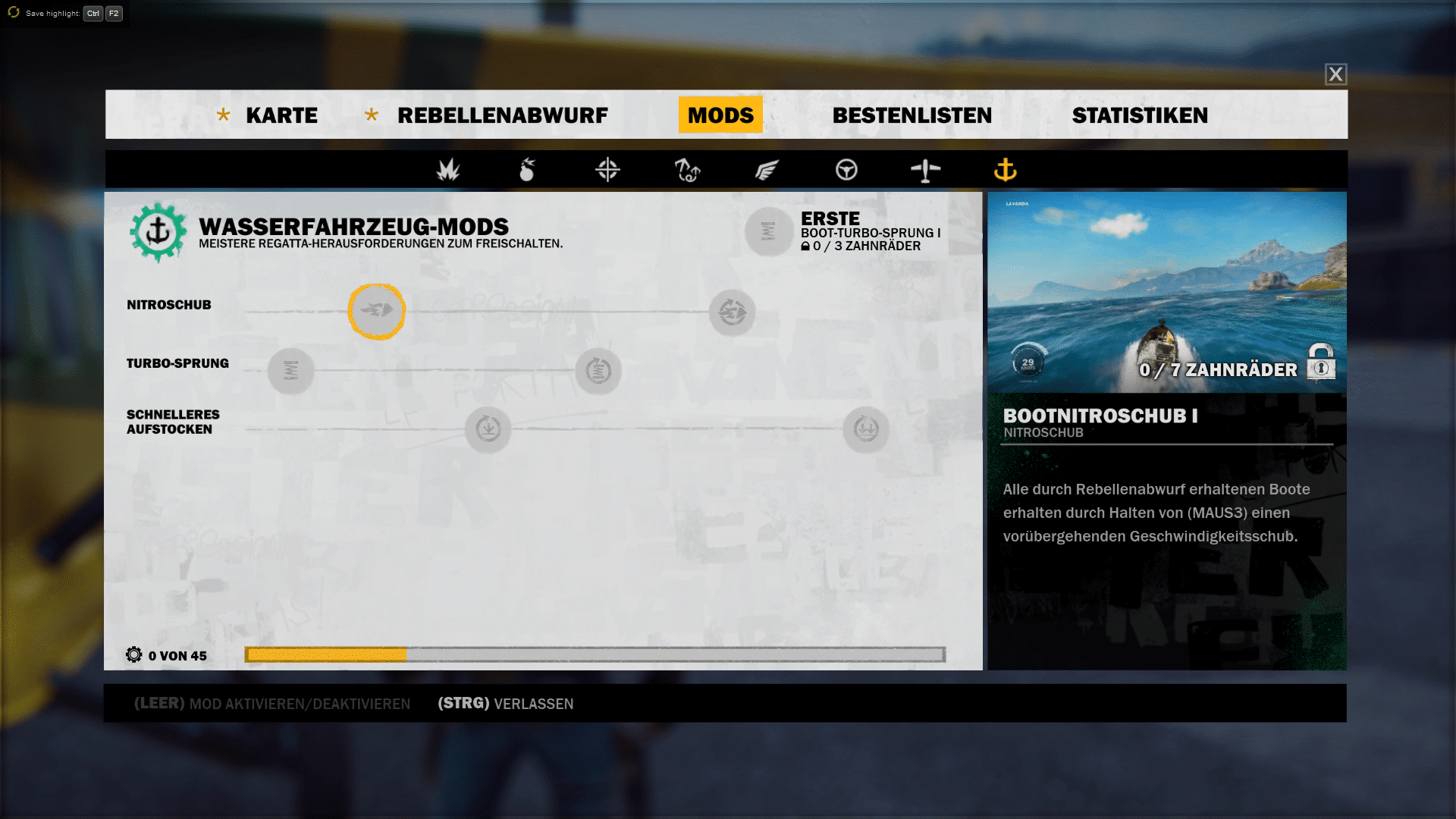Choose the explosion mods category icon
The height and width of the screenshot is (819, 1456).
pyautogui.click(x=448, y=170)
